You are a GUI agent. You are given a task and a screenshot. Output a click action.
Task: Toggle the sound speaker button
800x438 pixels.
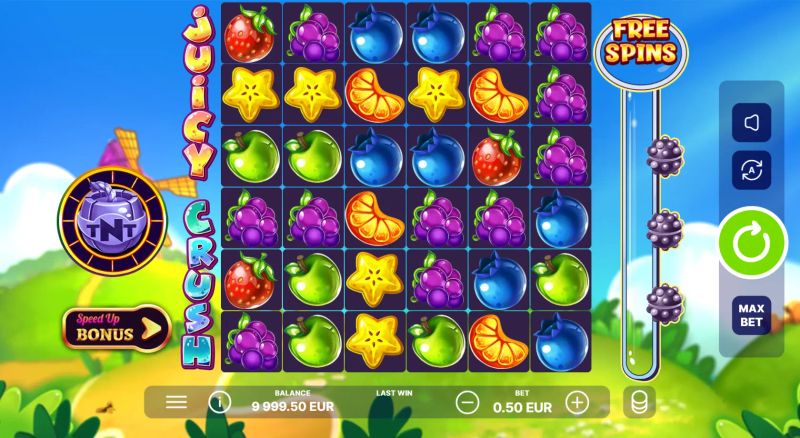pyautogui.click(x=751, y=123)
